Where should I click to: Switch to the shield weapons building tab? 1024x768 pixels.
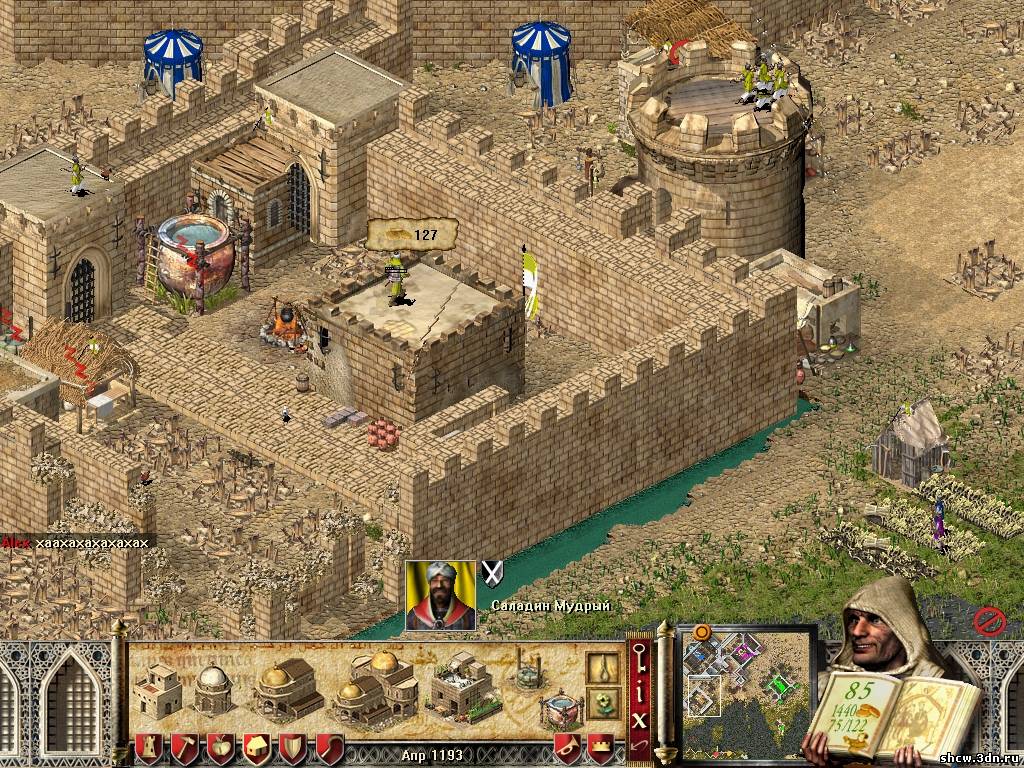(x=293, y=747)
